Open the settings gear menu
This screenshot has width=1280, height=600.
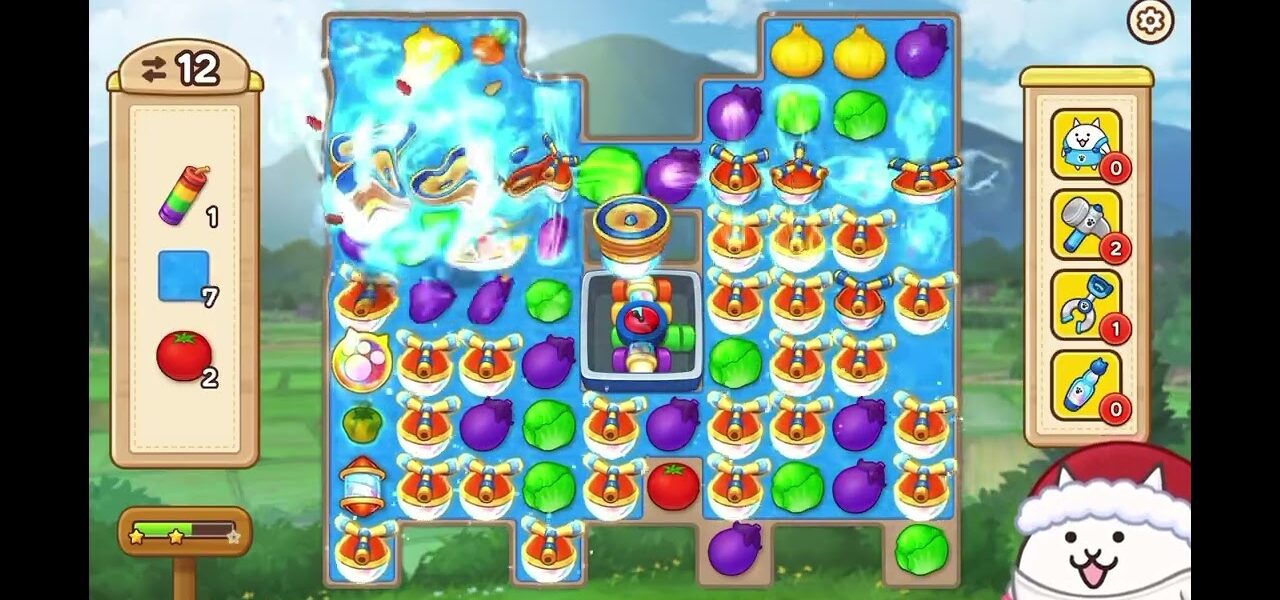(x=1150, y=21)
